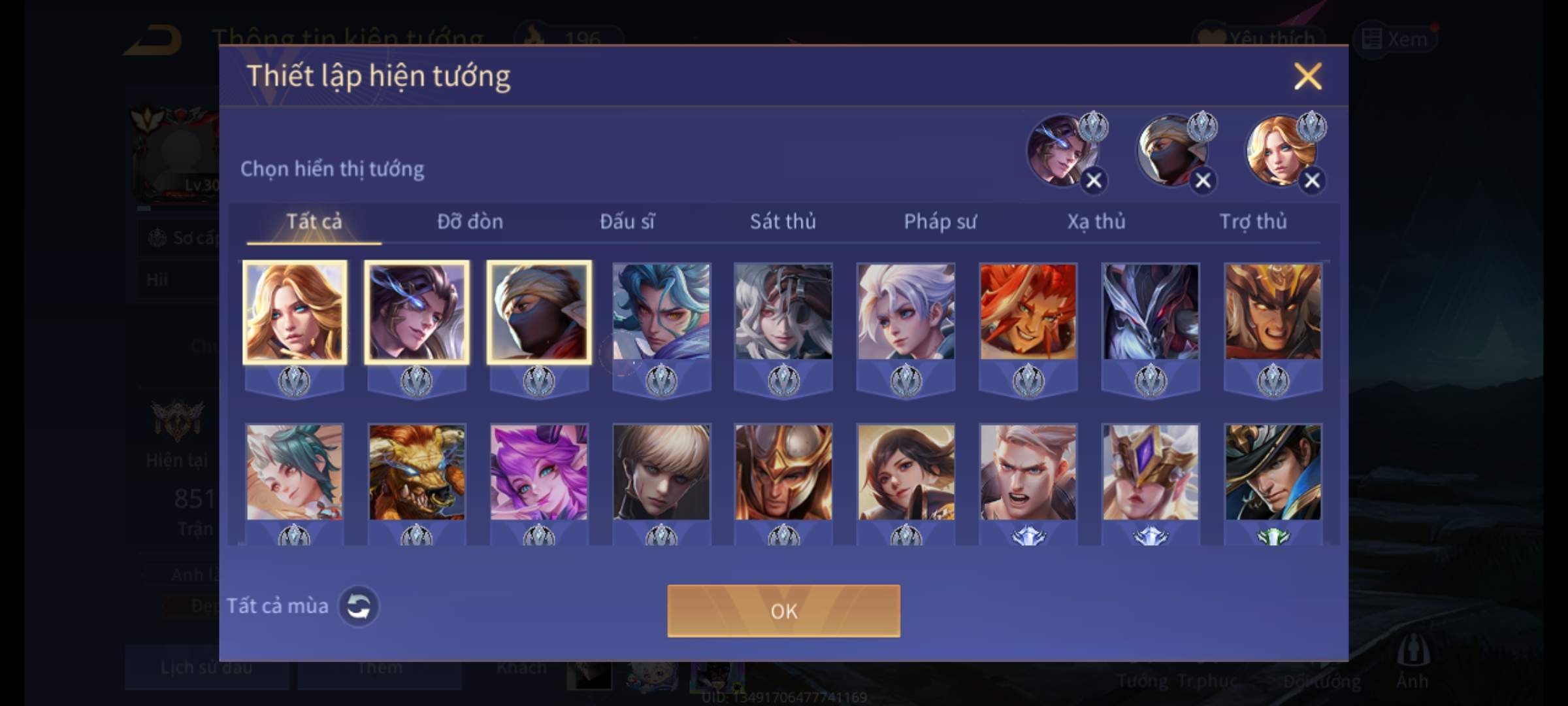
Task: Close the hero display setup dialog
Action: [1307, 76]
